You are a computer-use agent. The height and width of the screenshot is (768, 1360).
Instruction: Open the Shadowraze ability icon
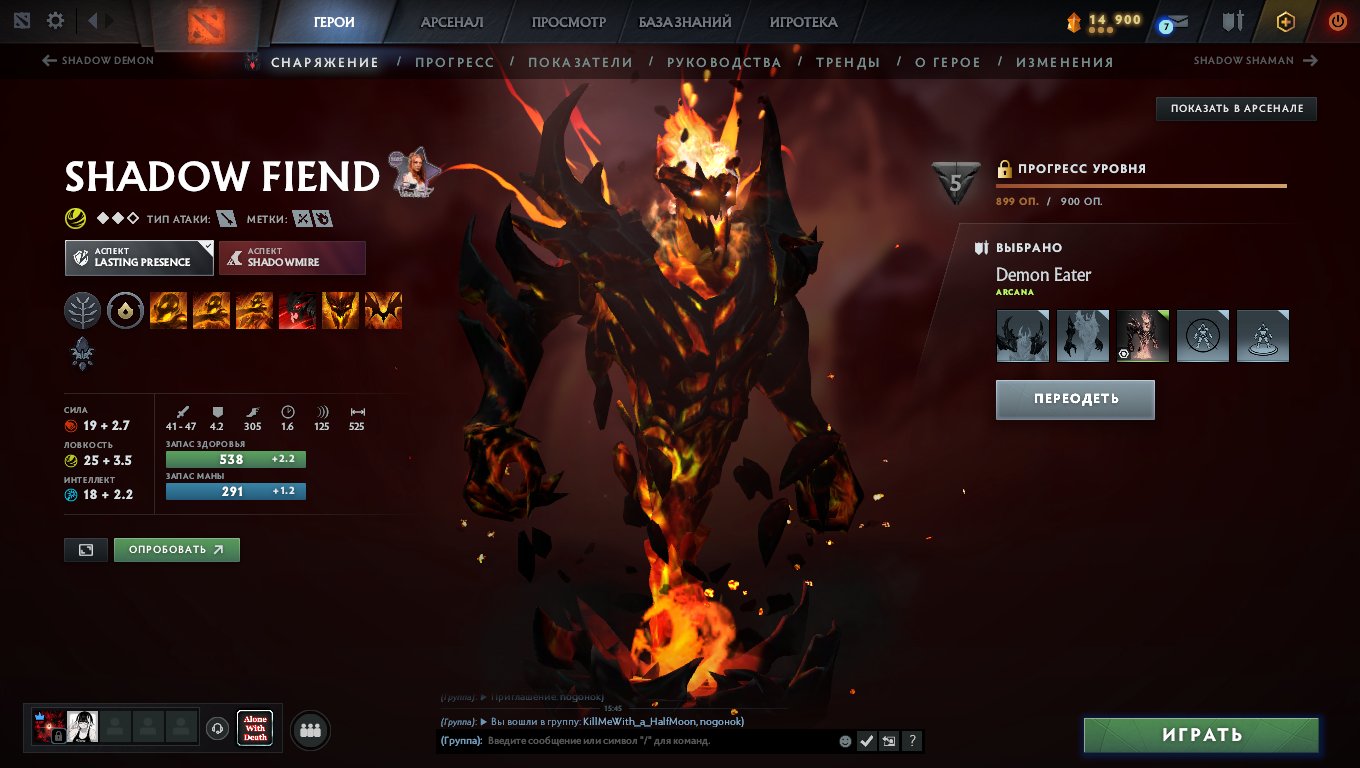(168, 310)
